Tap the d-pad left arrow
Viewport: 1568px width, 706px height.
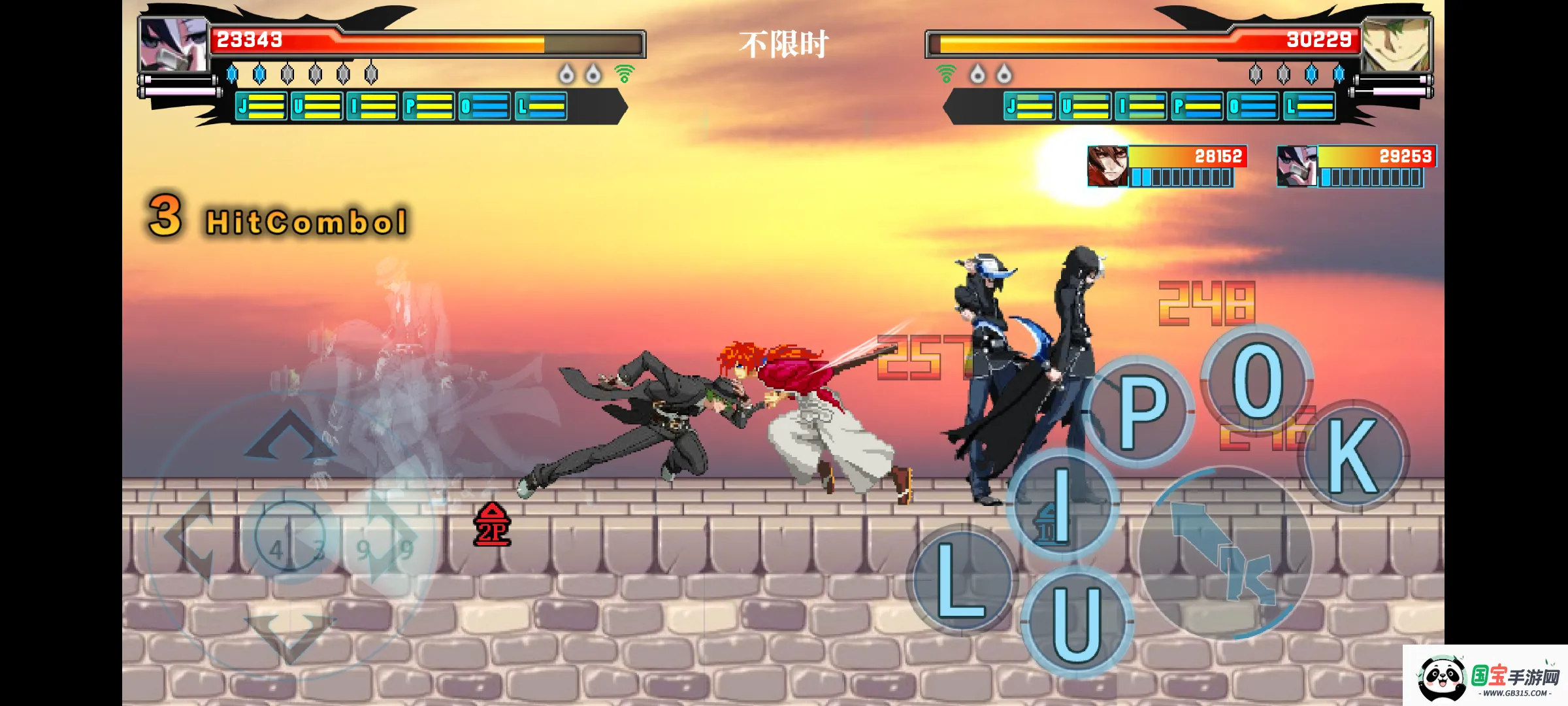pos(191,537)
